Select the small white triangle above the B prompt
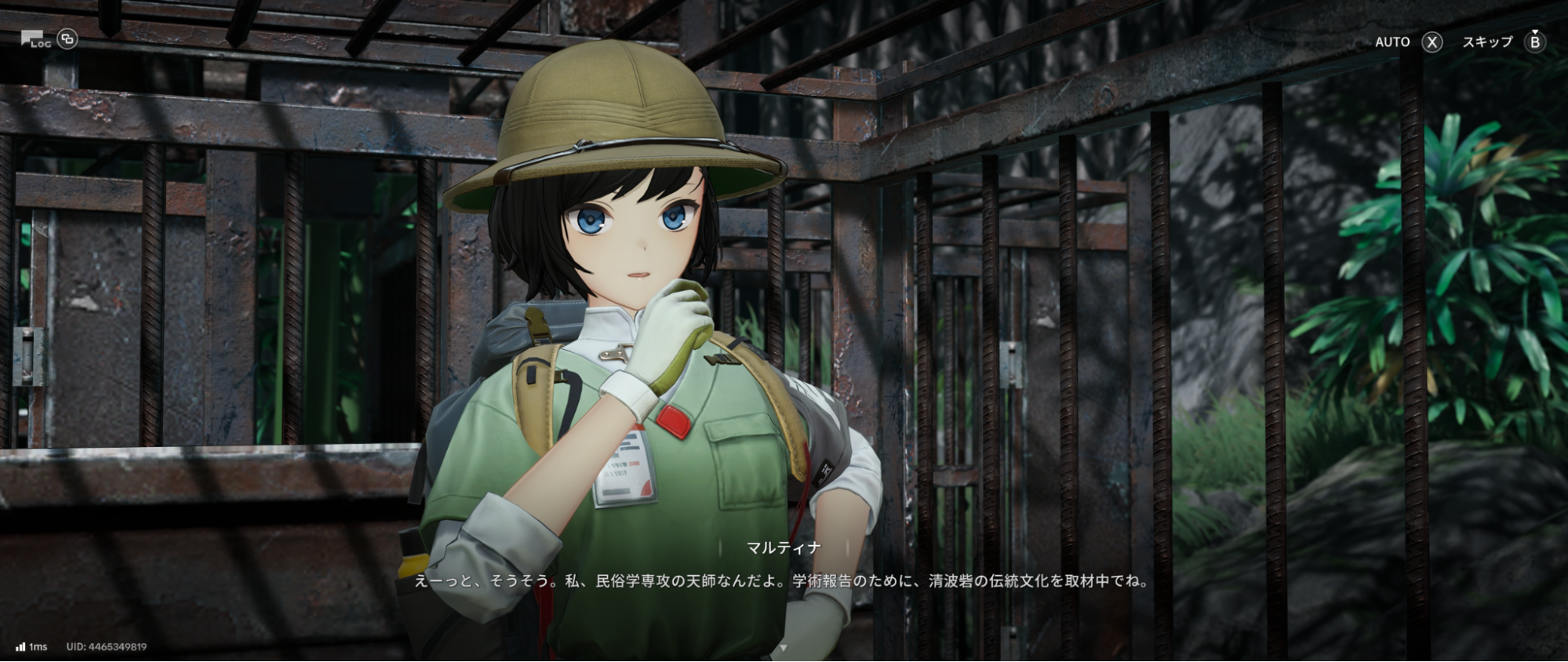Image resolution: width=1568 pixels, height=662 pixels. (1535, 31)
